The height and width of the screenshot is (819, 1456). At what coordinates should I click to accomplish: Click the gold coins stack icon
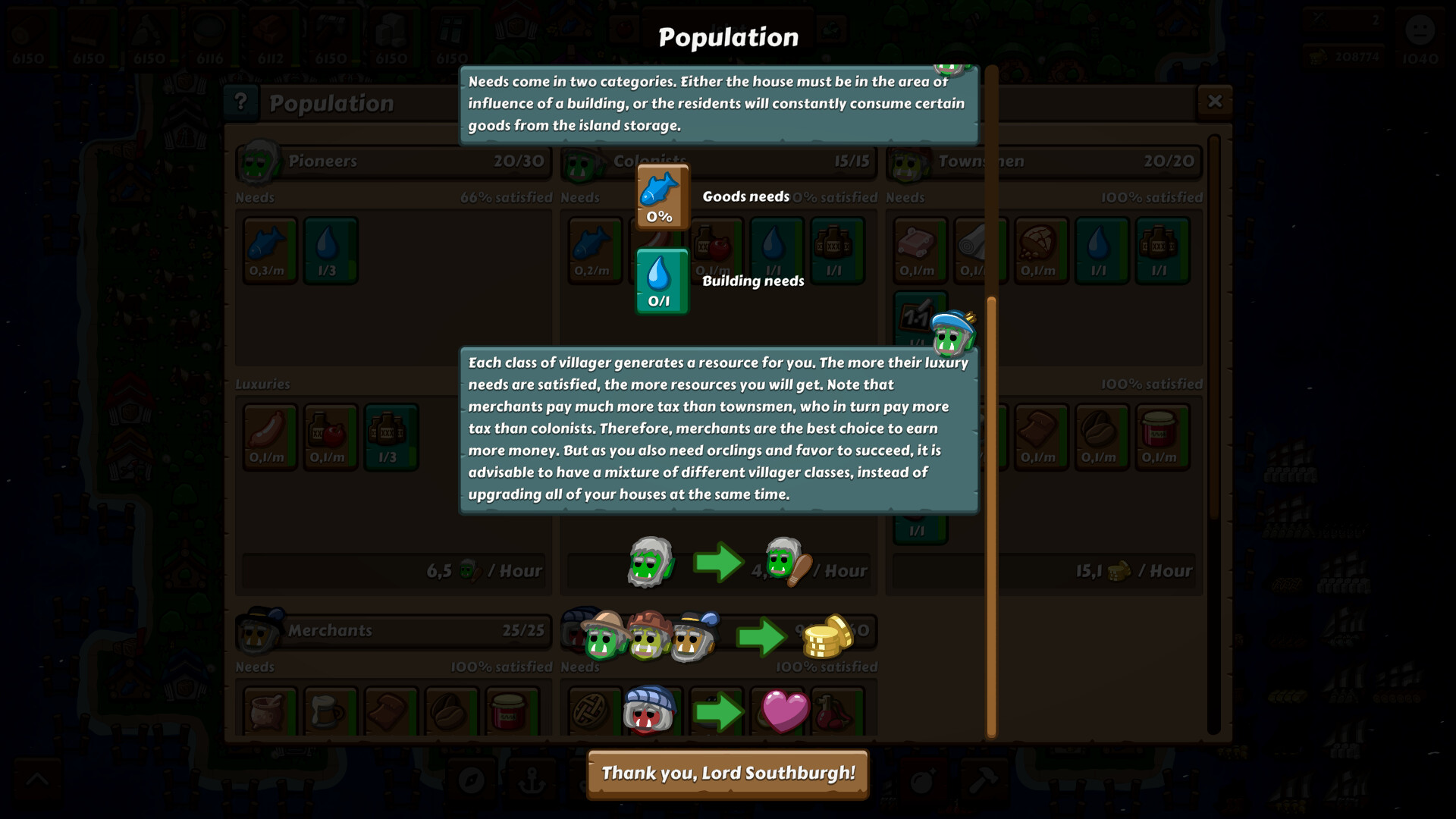pos(828,638)
